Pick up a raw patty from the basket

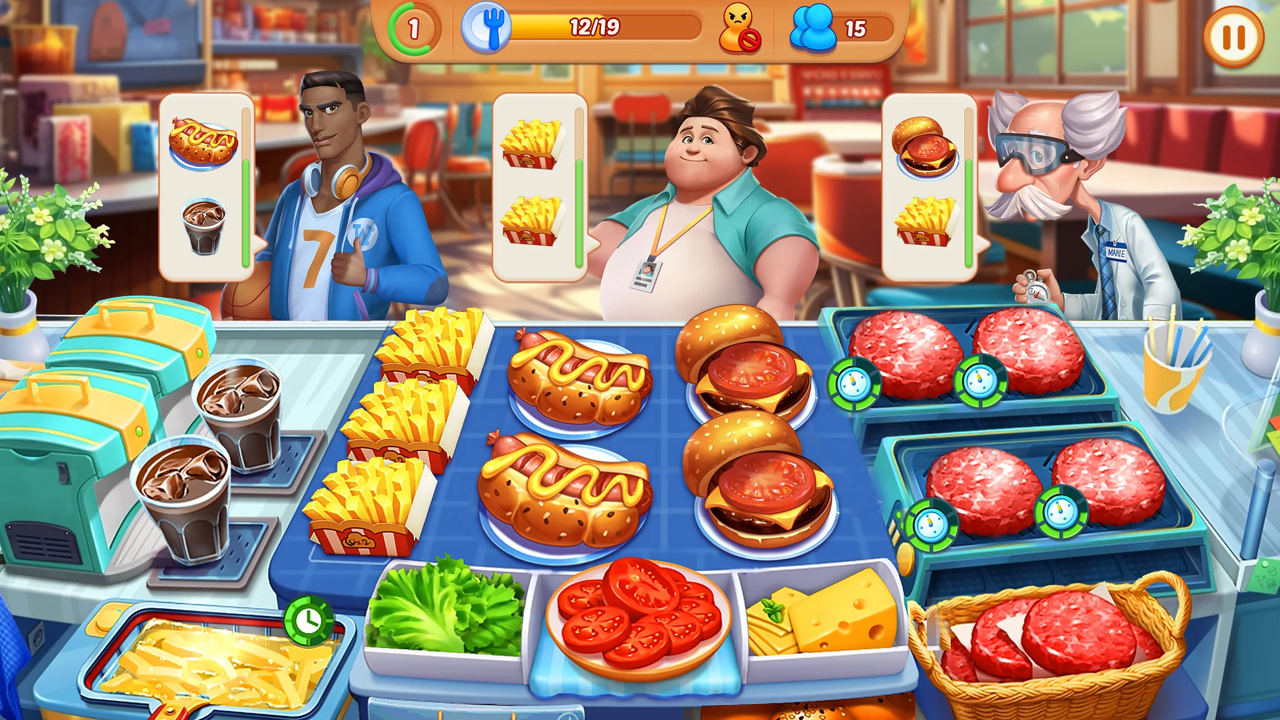[1080, 630]
